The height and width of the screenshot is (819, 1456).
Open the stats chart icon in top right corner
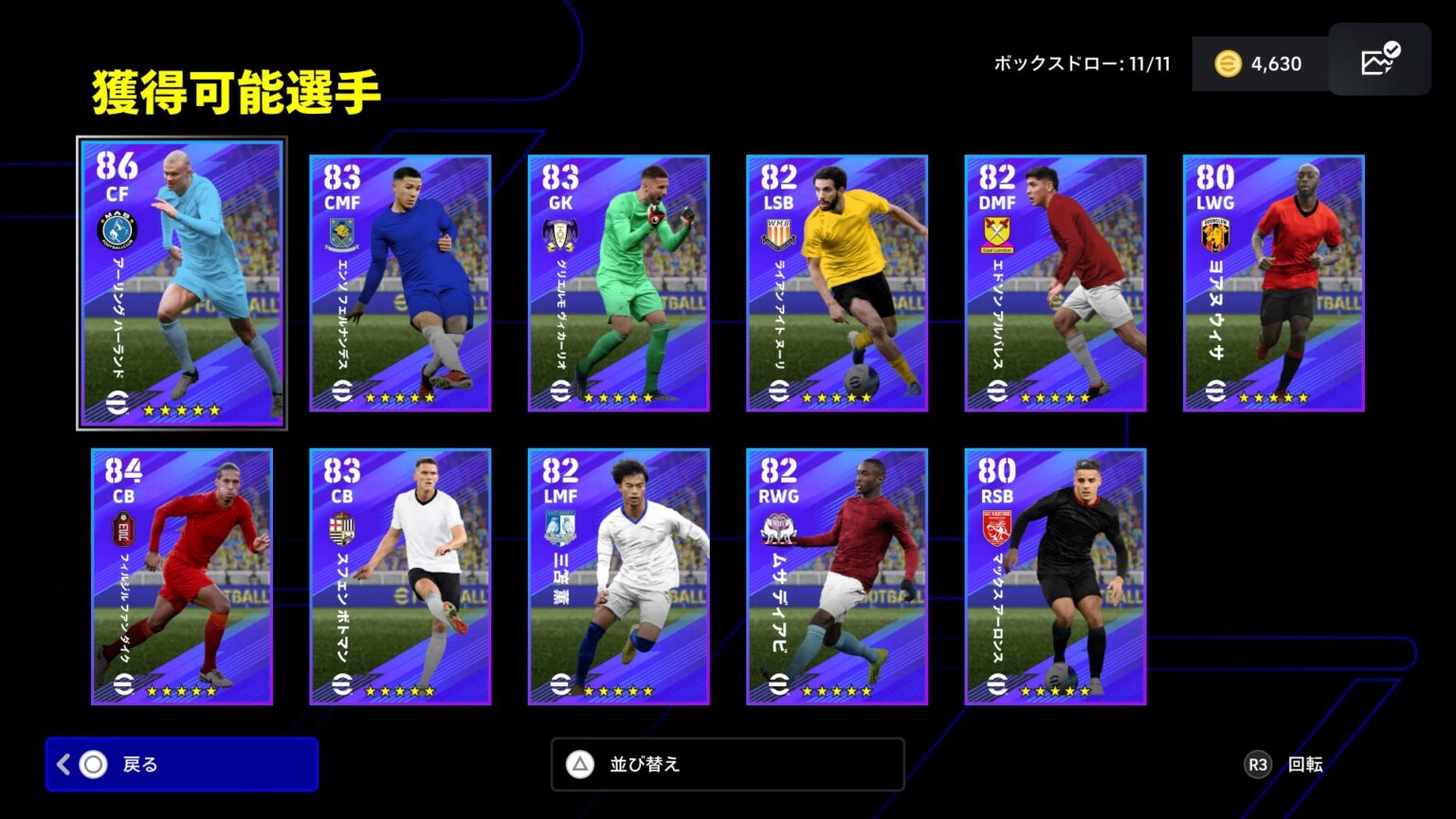(x=1379, y=60)
